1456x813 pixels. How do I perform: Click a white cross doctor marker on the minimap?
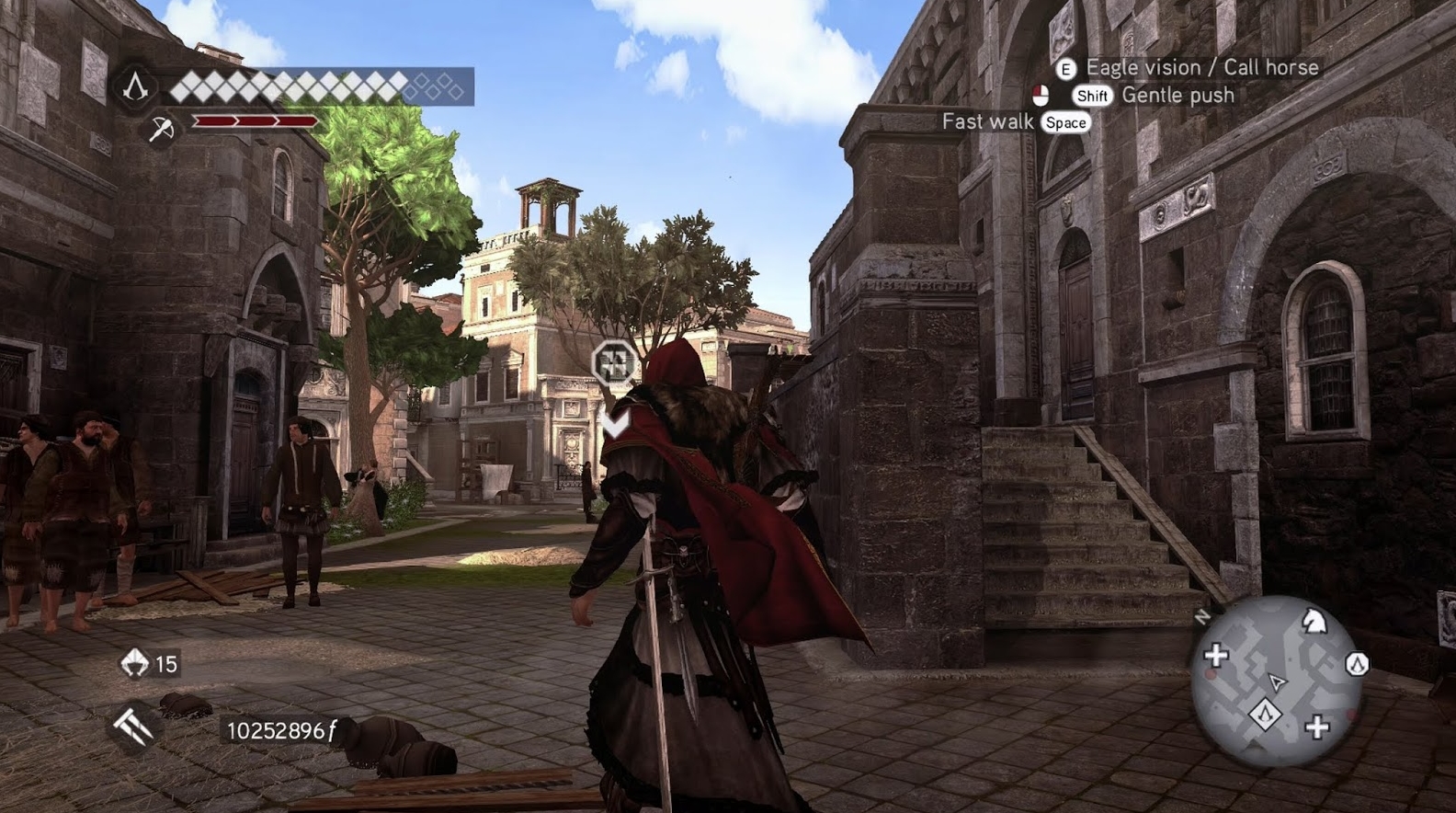point(1216,654)
